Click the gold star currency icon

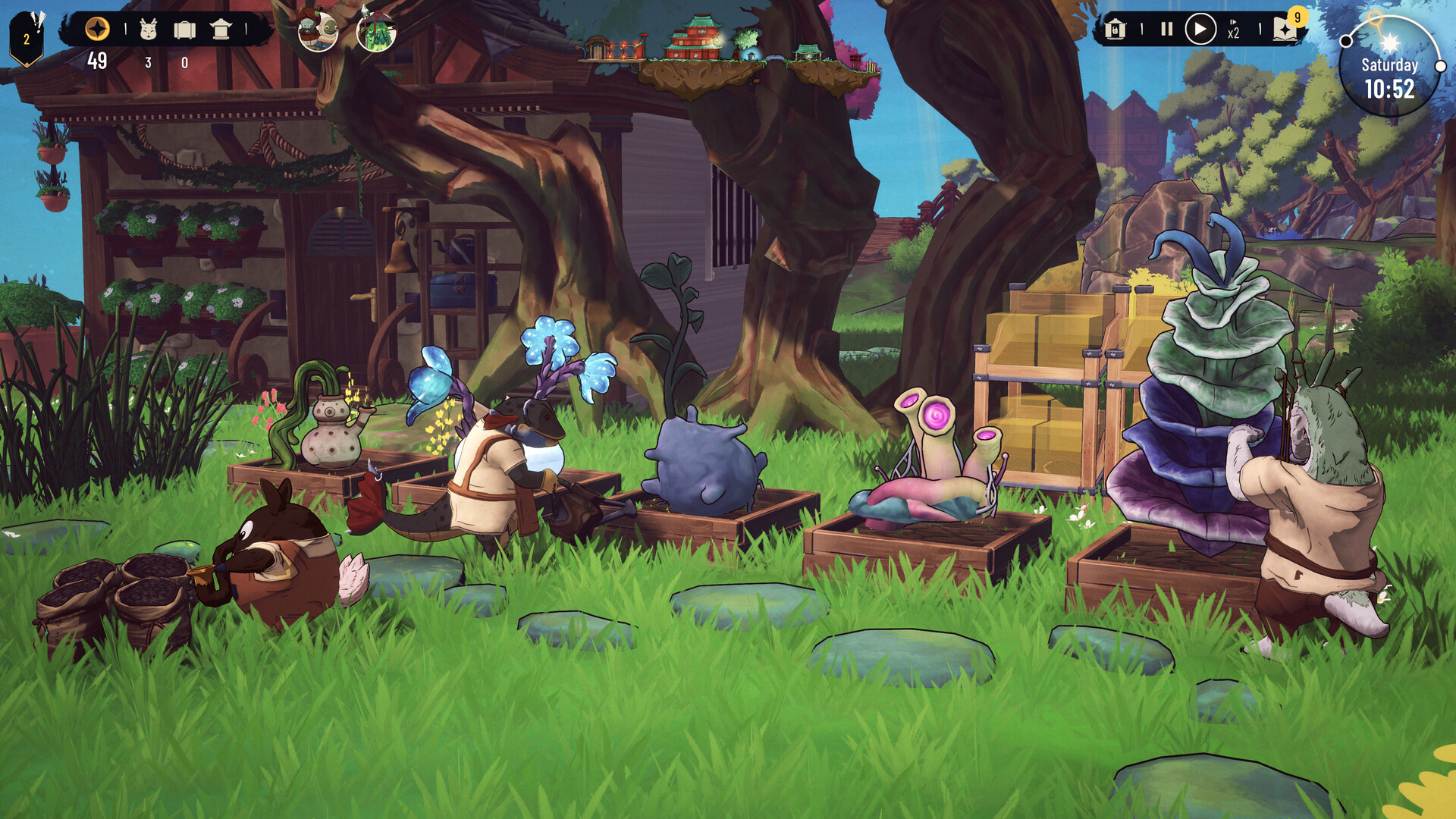(97, 30)
